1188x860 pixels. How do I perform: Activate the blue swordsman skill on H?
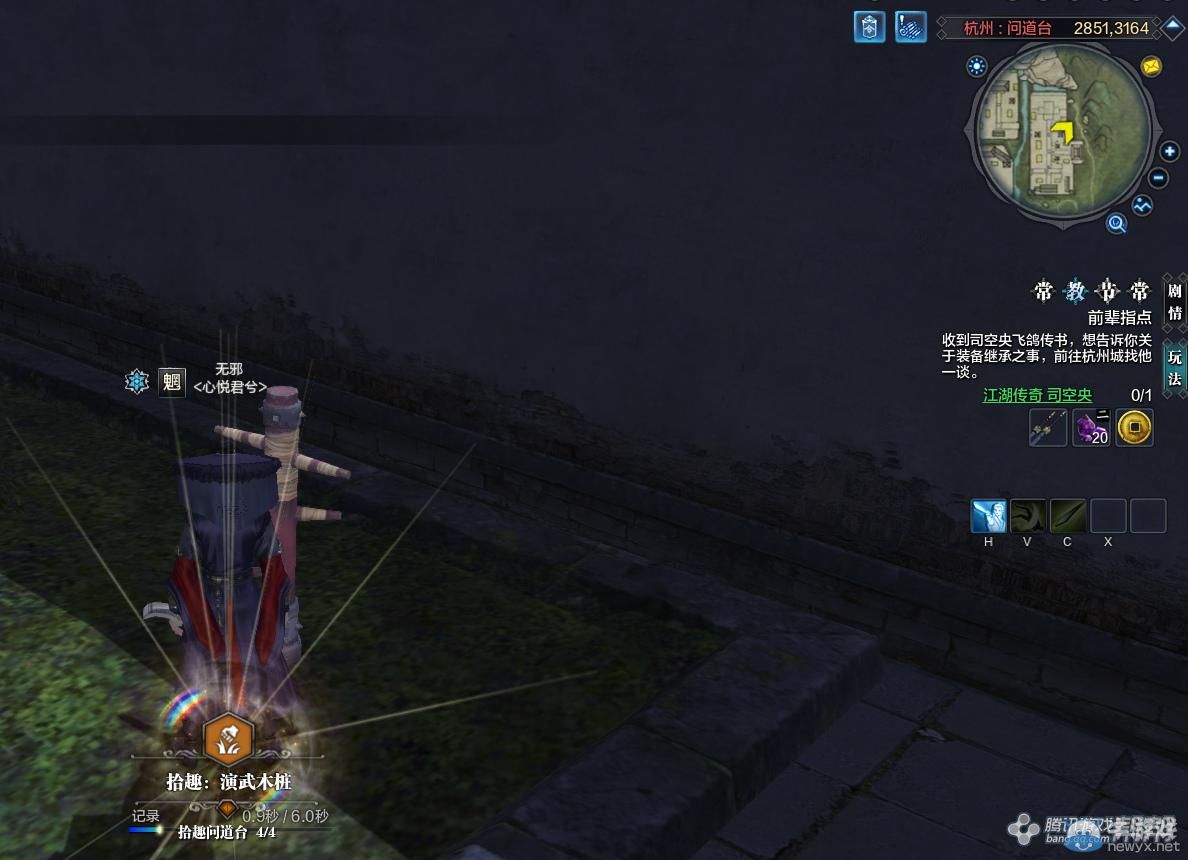(x=988, y=516)
